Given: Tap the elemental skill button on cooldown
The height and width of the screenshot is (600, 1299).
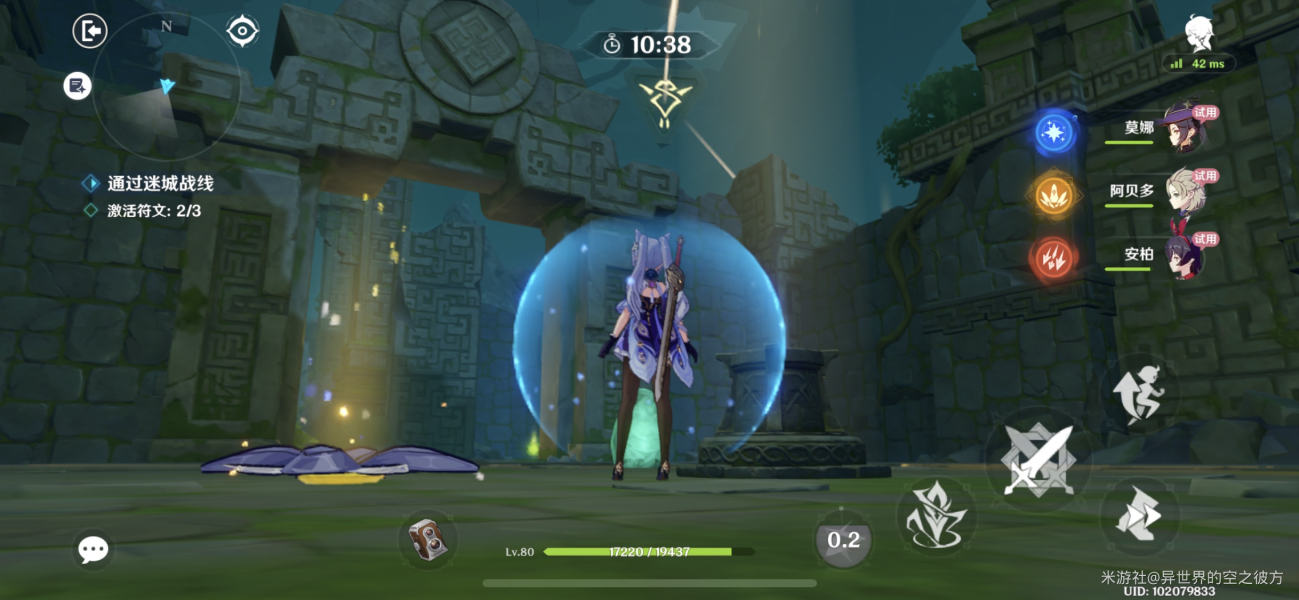Looking at the screenshot, I should pyautogui.click(x=844, y=540).
